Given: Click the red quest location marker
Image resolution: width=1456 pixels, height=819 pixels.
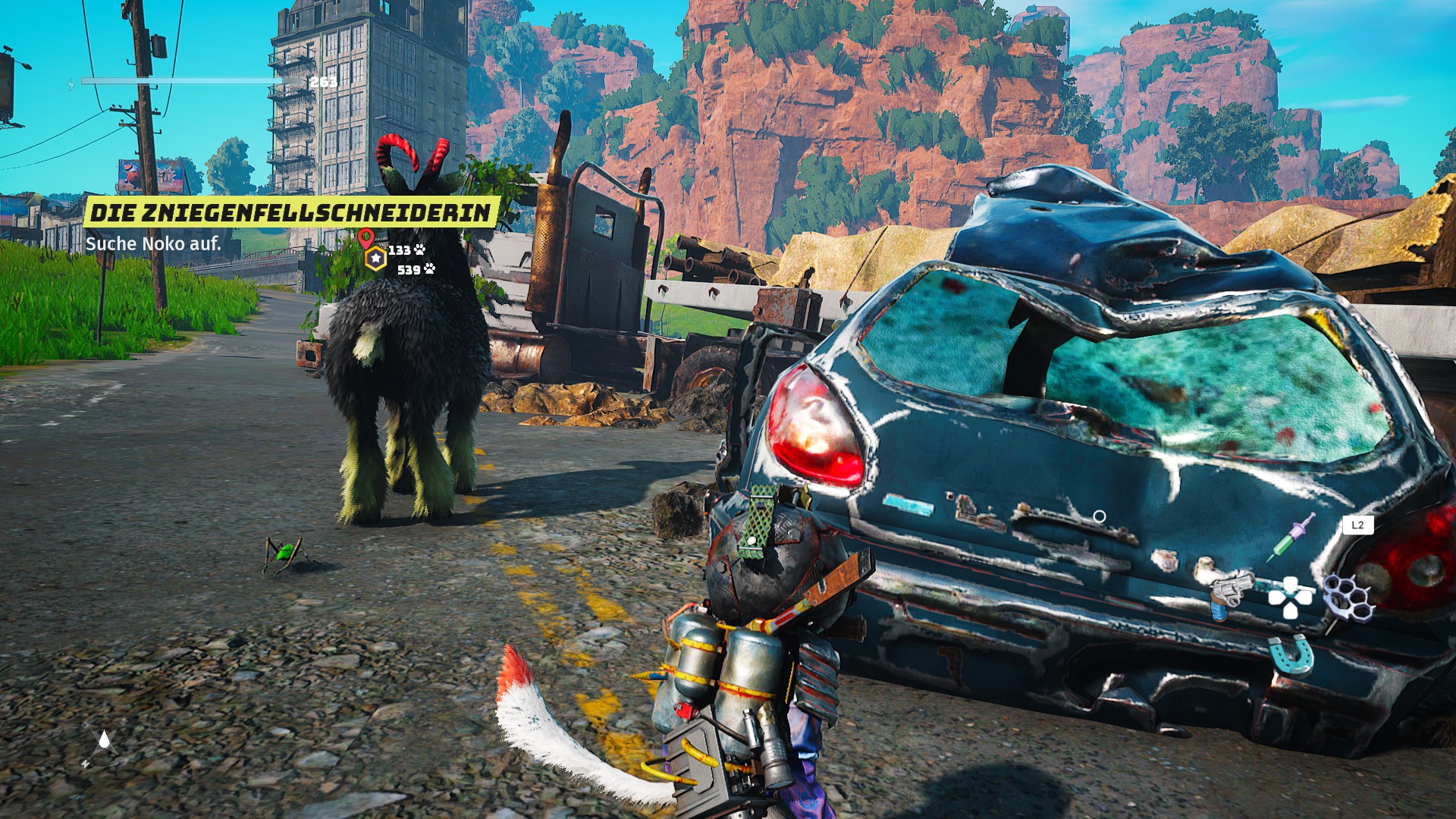Looking at the screenshot, I should (366, 238).
